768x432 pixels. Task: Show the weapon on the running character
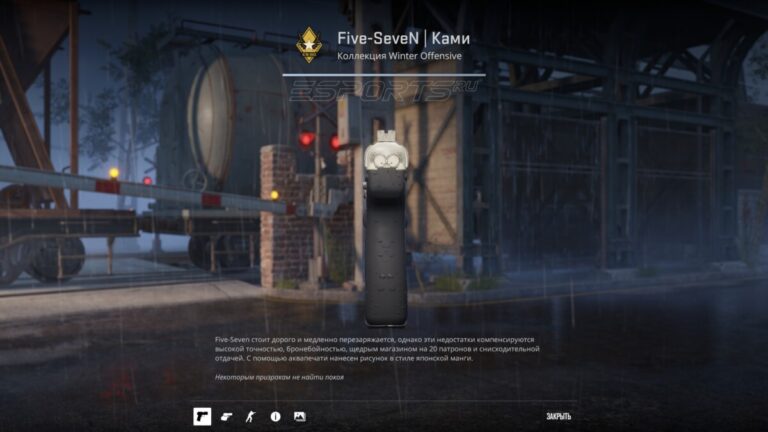[x=251, y=416]
